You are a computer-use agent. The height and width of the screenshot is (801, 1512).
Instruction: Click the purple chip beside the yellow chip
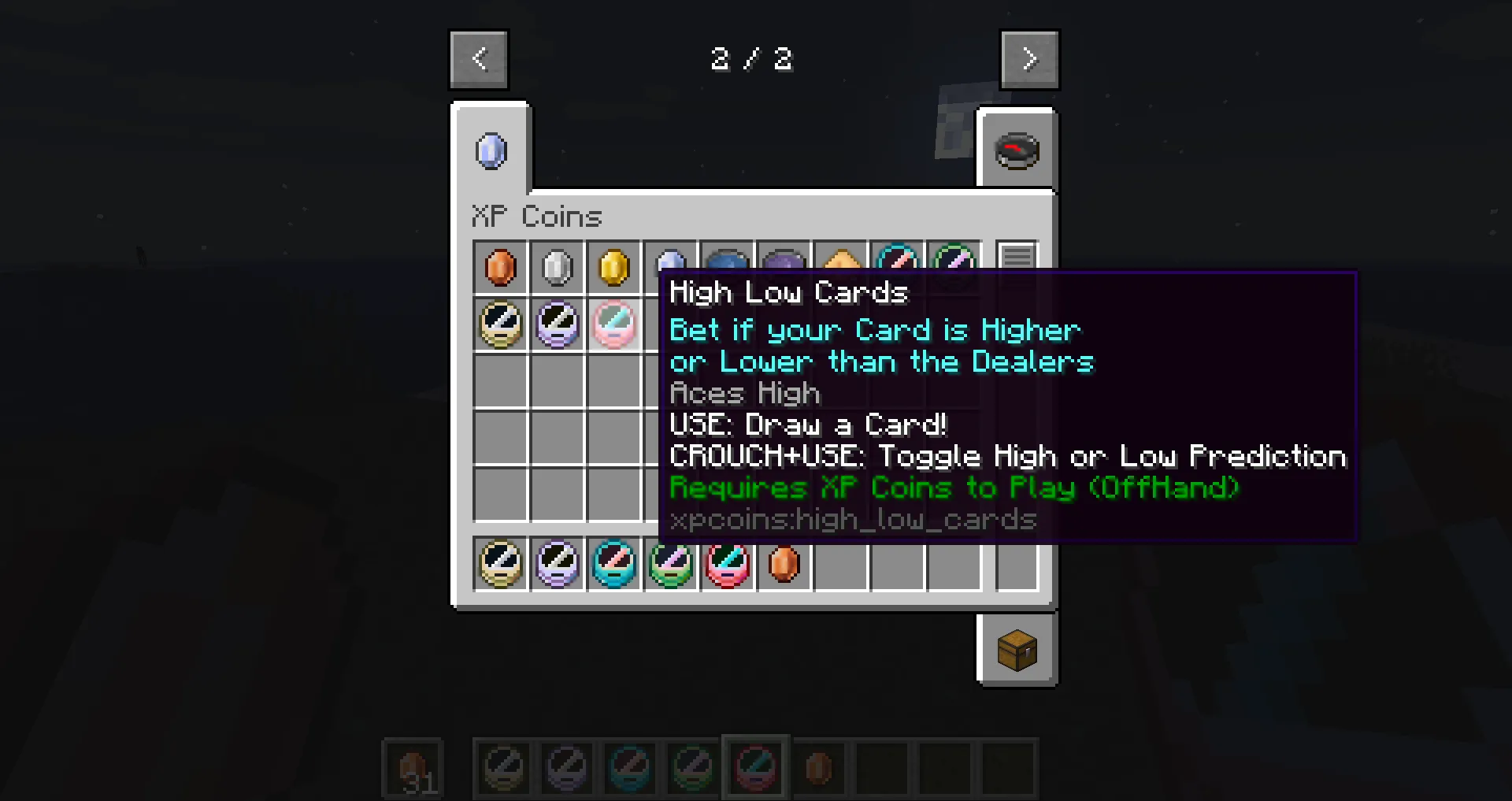558,324
